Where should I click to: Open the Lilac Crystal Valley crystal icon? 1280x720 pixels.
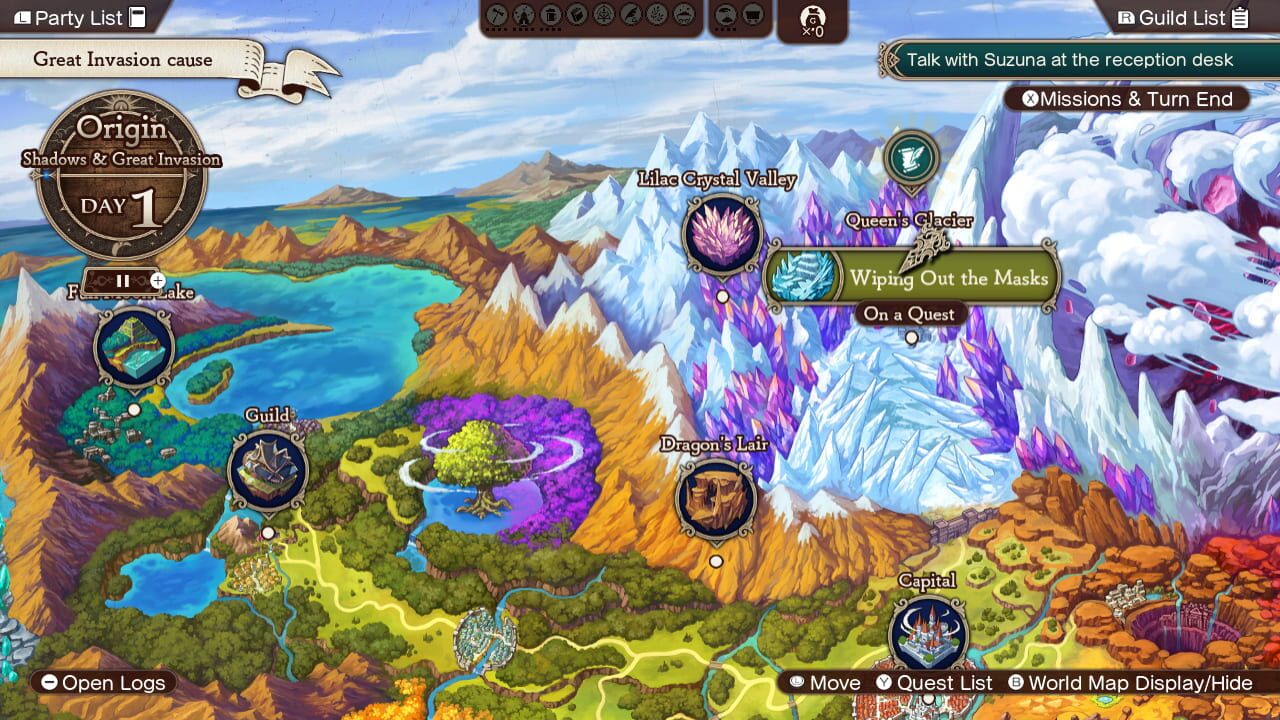pos(722,236)
